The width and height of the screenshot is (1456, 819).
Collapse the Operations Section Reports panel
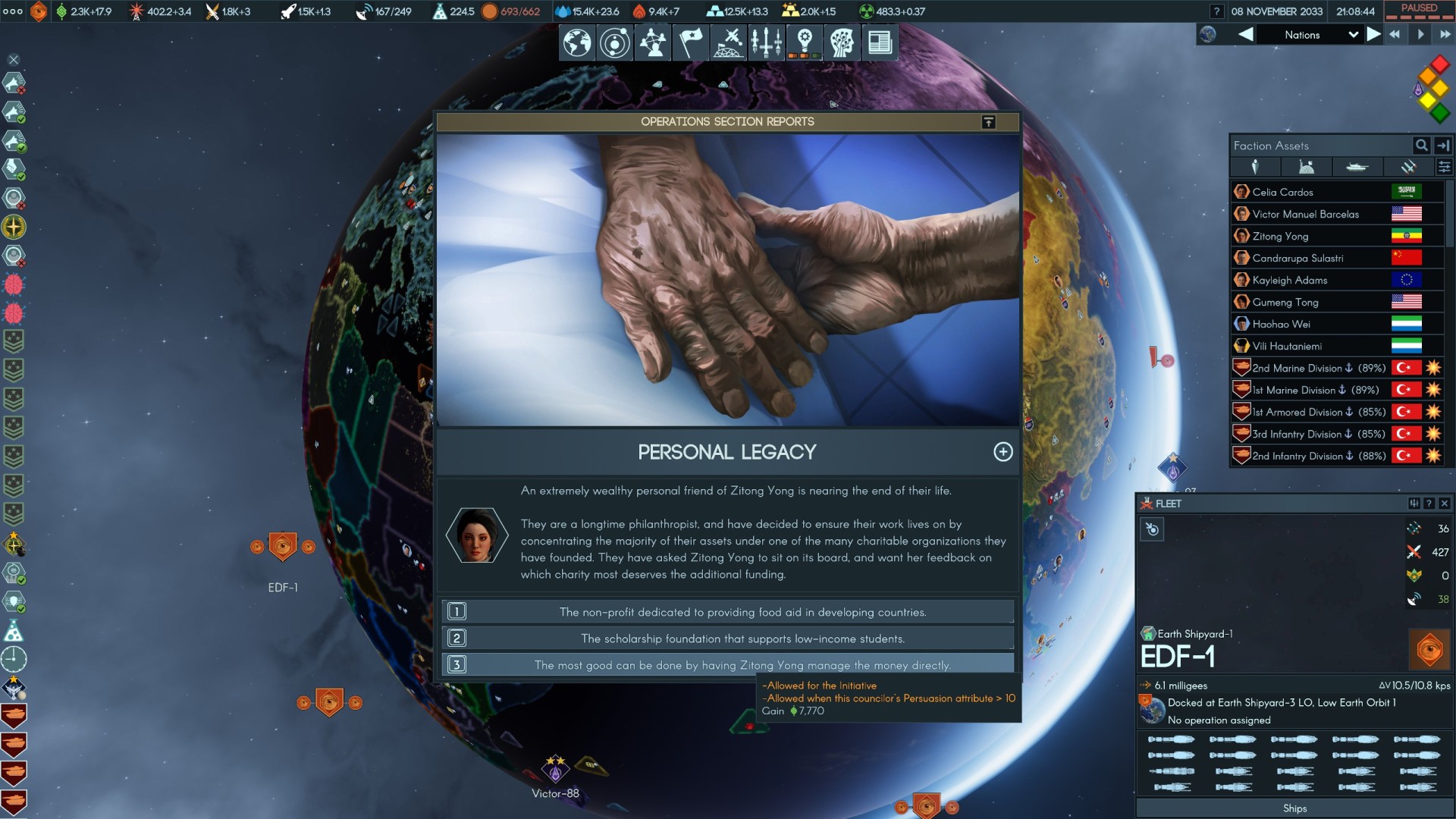(988, 122)
